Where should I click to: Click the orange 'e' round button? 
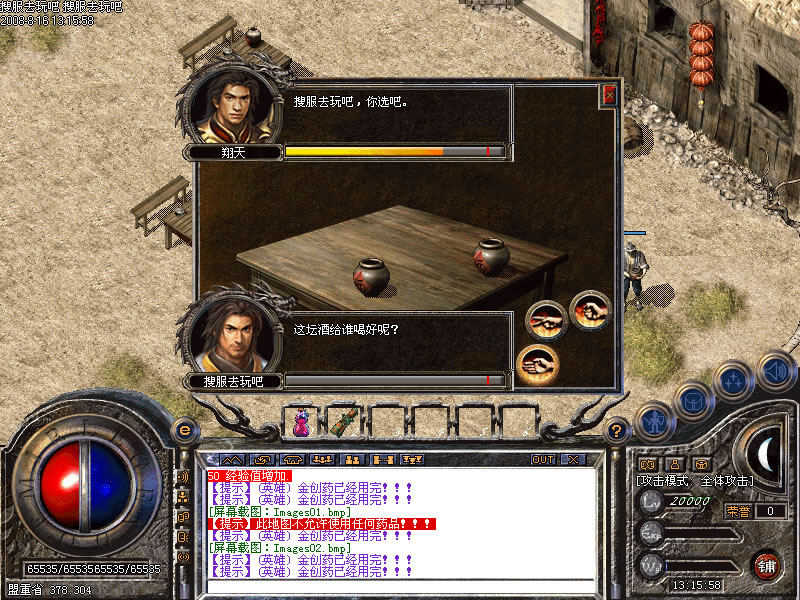coord(183,430)
